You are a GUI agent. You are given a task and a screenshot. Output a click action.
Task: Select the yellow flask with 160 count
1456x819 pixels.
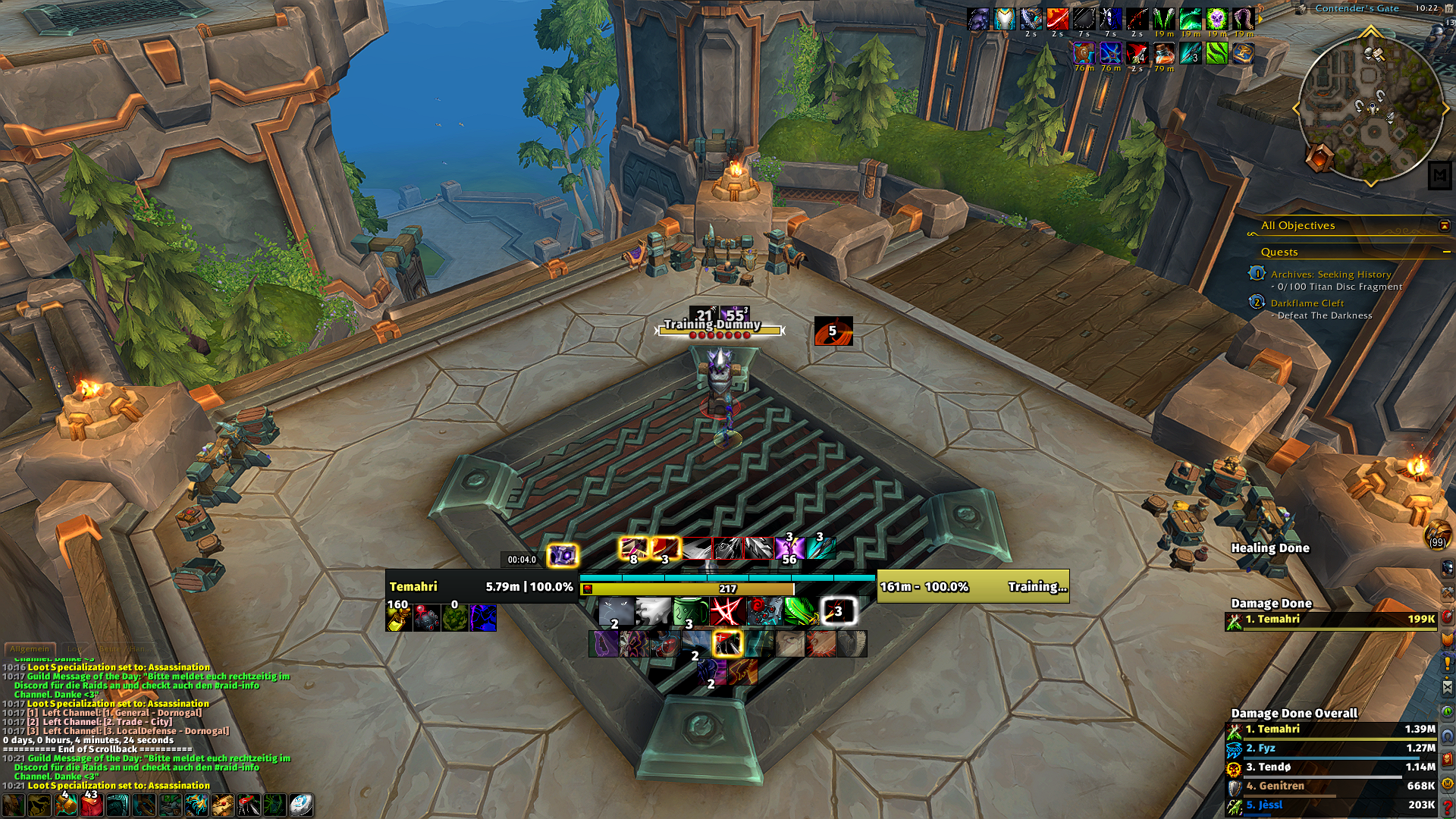pos(399,618)
